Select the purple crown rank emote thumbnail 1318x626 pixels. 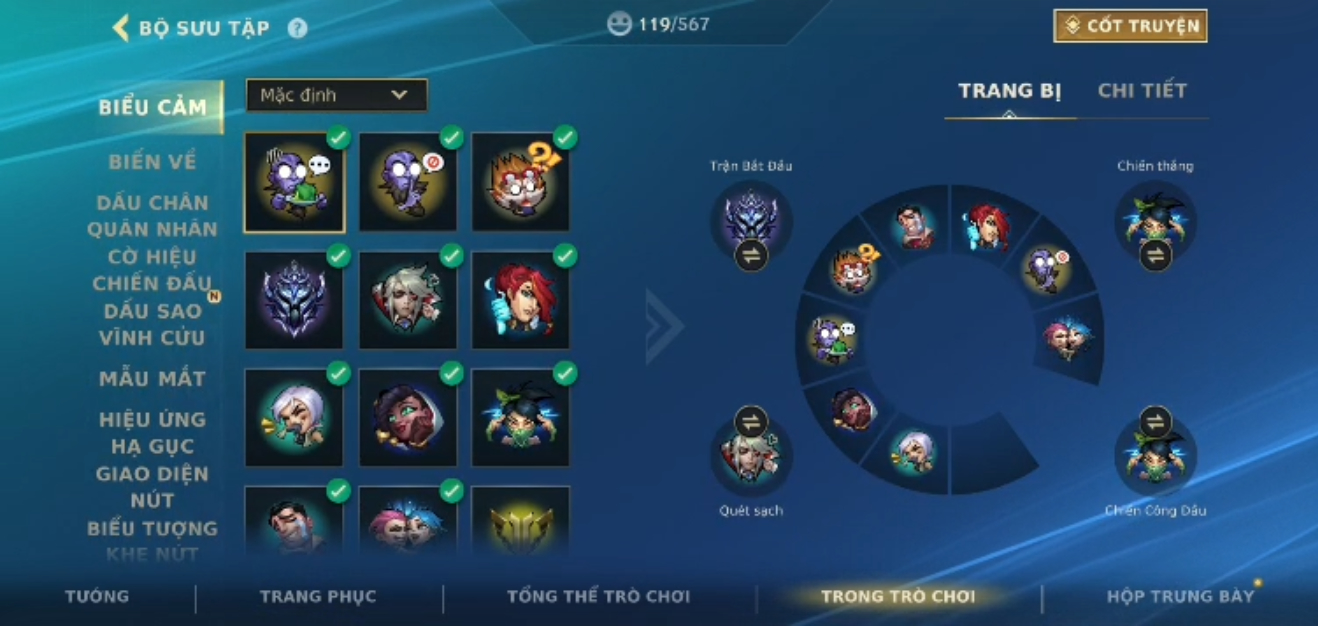(293, 300)
